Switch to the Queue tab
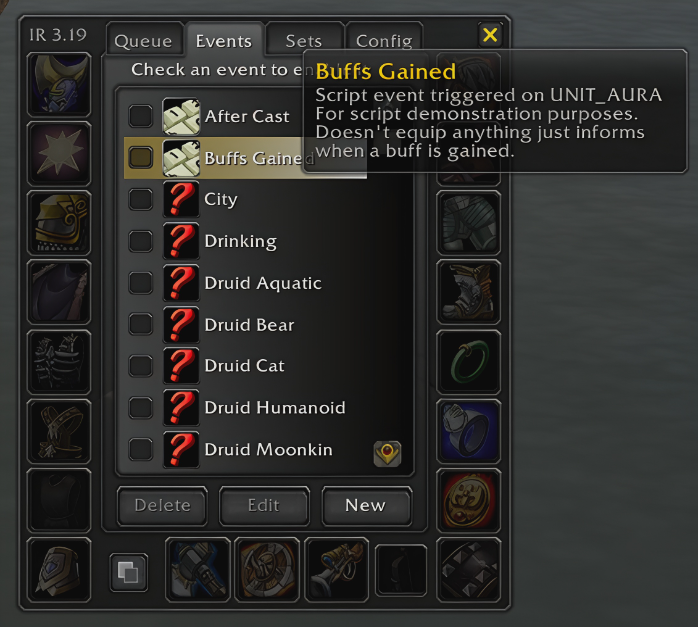This screenshot has width=698, height=627. tap(144, 41)
